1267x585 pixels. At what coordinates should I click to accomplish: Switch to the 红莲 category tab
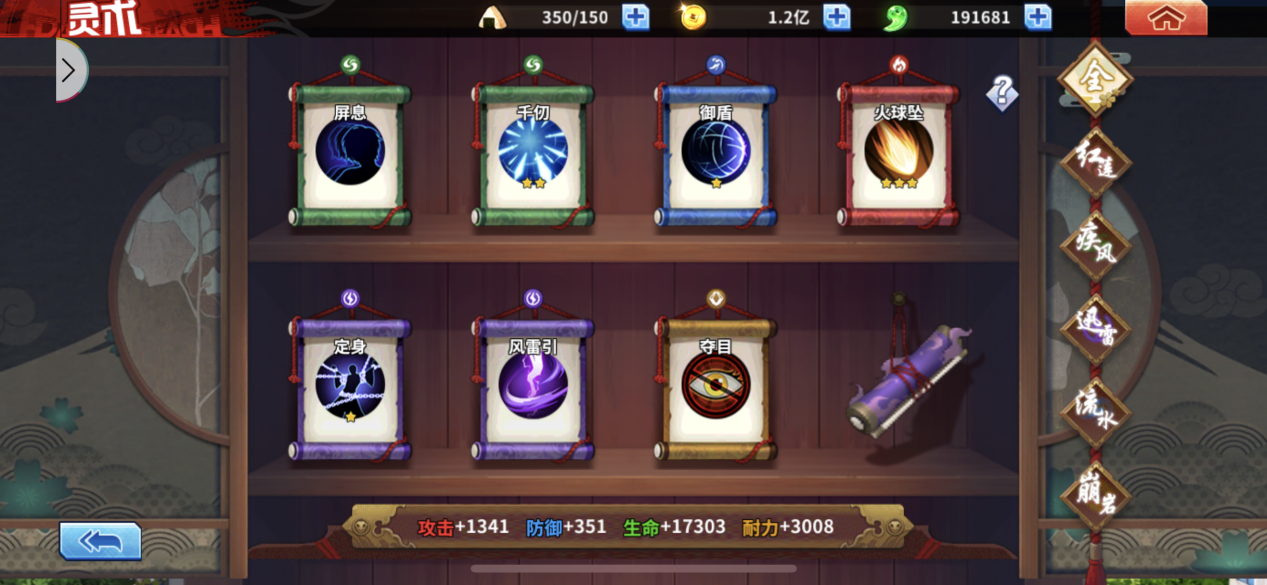tap(1095, 162)
